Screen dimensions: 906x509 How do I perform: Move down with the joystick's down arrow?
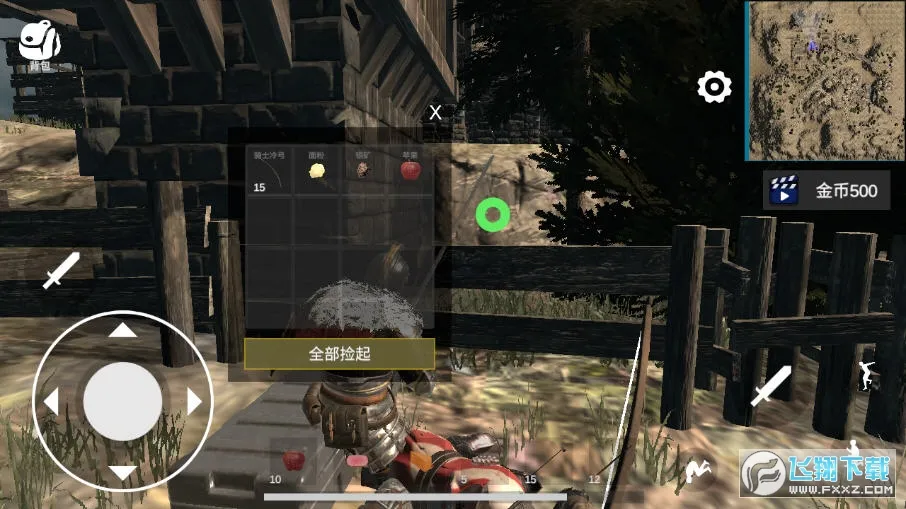pos(122,472)
